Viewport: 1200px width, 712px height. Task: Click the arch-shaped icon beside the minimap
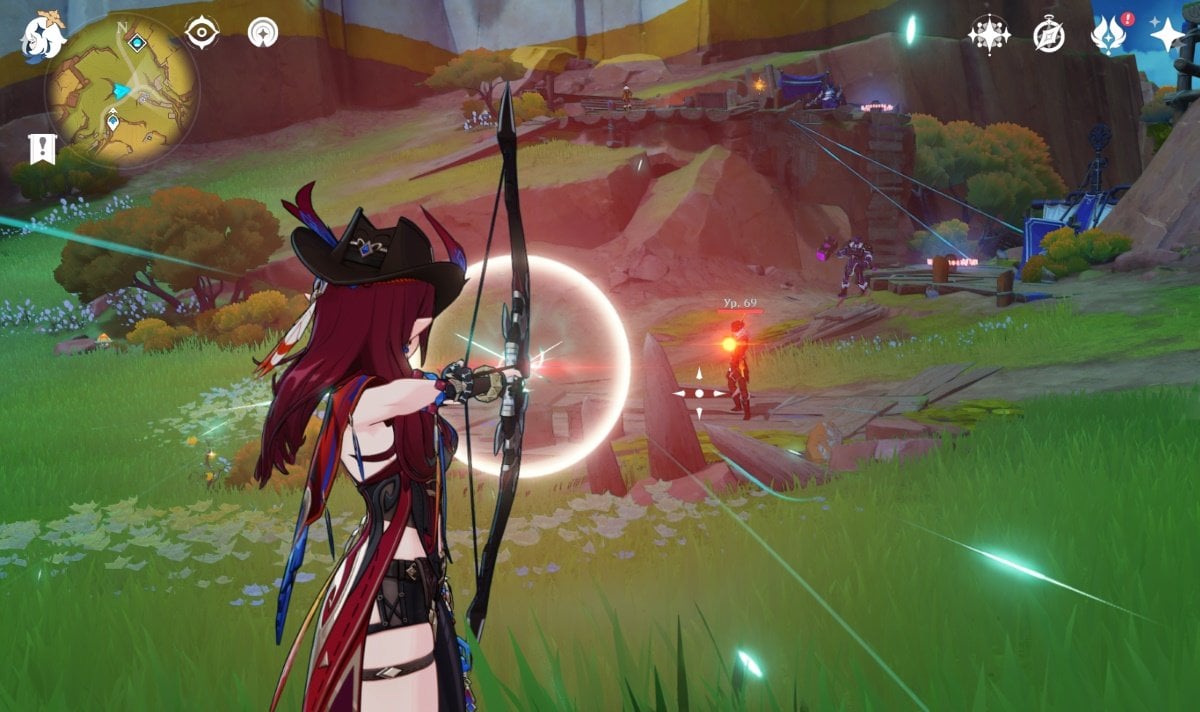point(263,33)
